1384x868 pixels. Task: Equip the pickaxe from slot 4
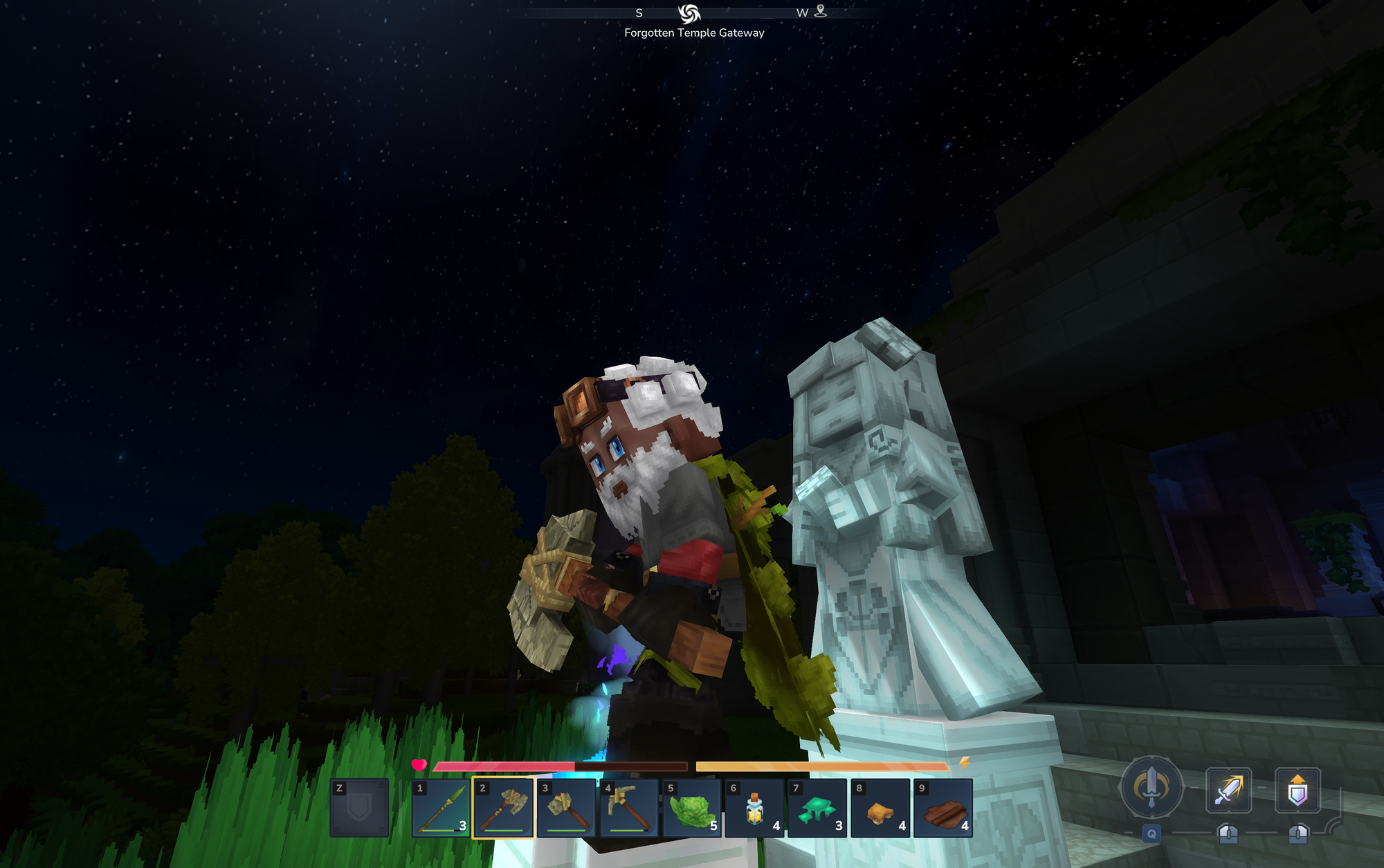629,808
